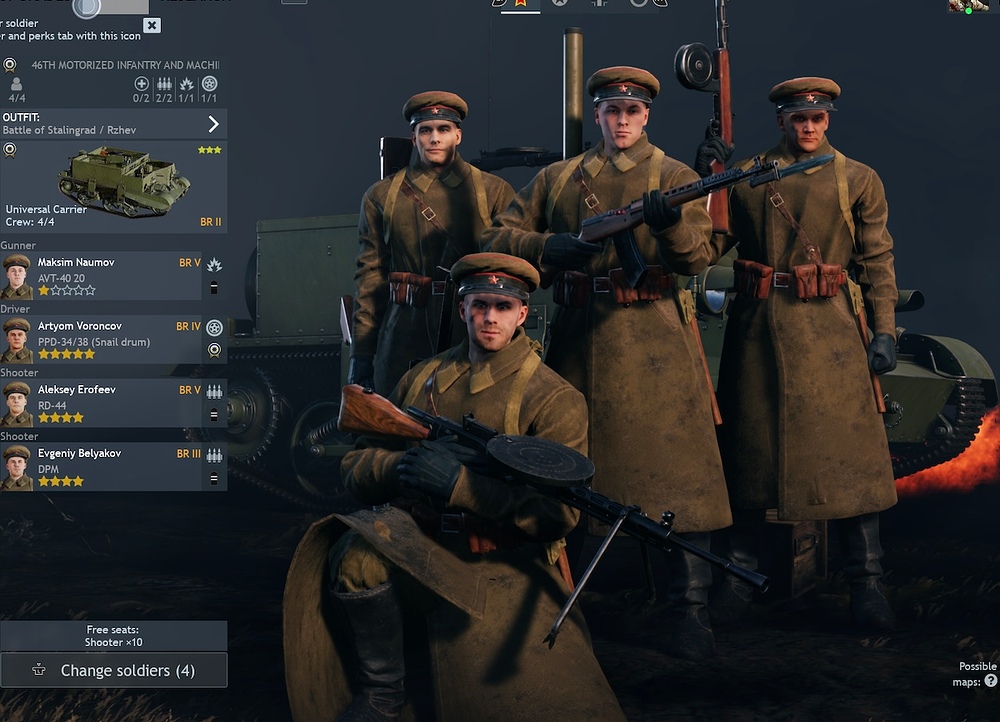Click the Possible maps help icon

(x=990, y=681)
